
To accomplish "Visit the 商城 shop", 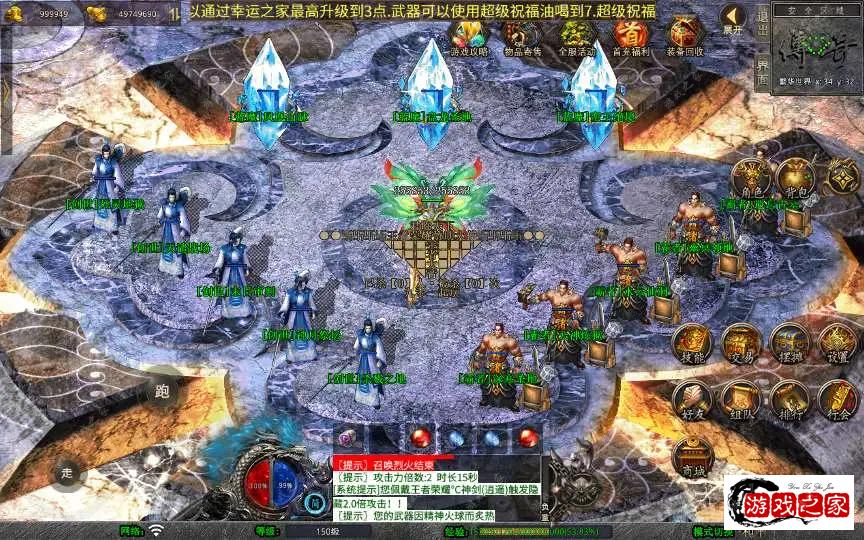I will [692, 456].
